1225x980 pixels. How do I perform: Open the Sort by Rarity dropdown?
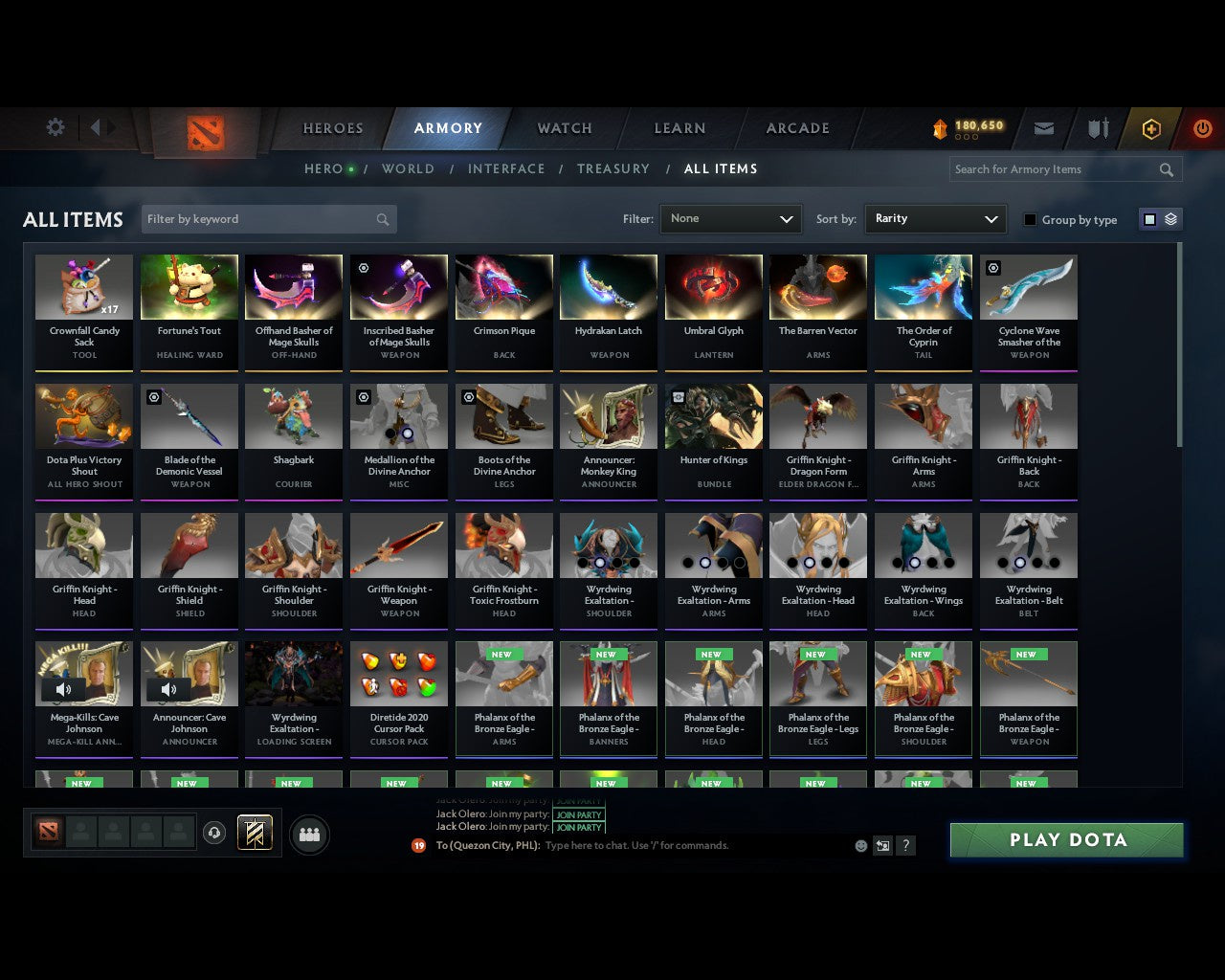(x=935, y=218)
